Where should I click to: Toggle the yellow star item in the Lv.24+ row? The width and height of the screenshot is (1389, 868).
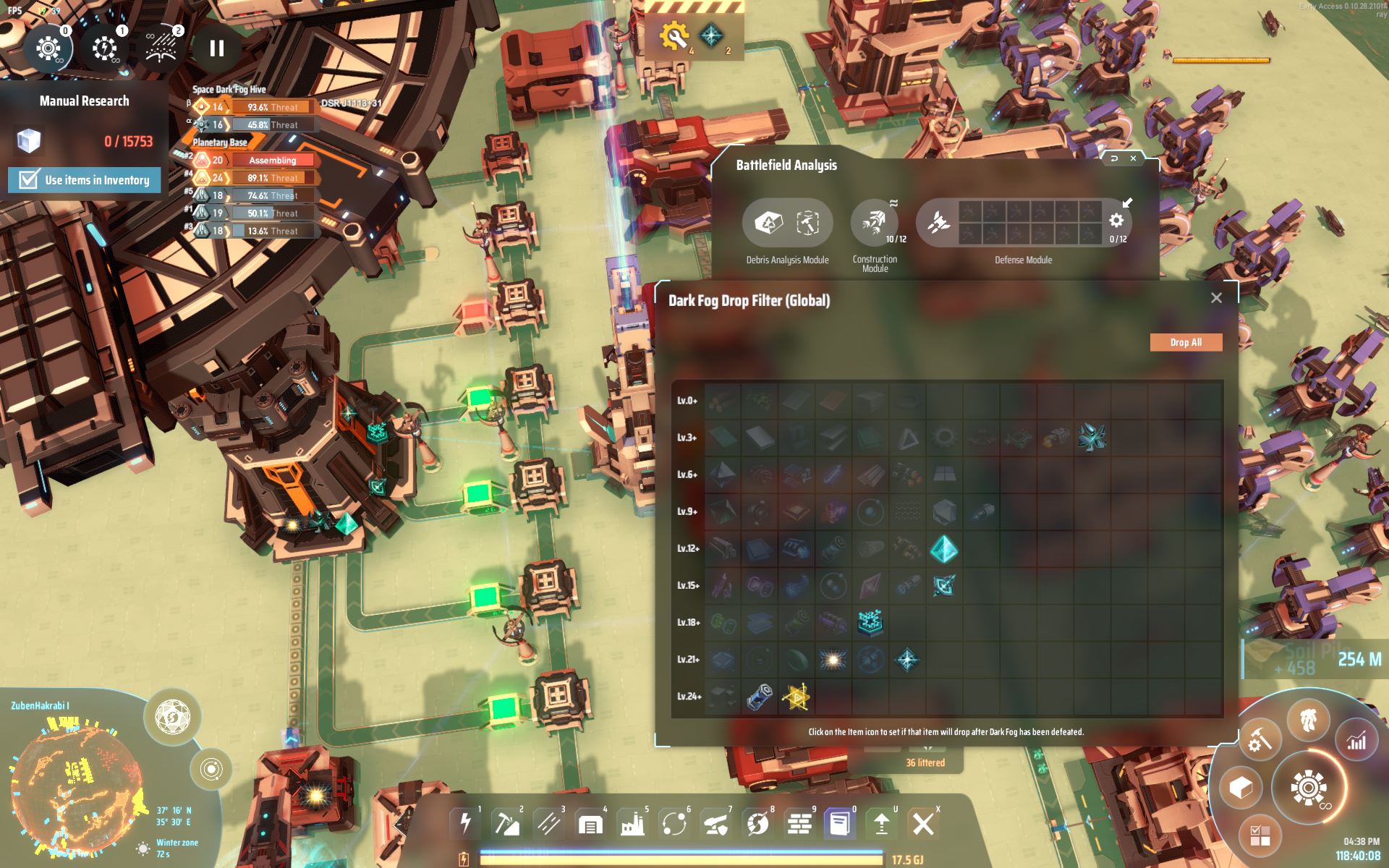tap(796, 697)
